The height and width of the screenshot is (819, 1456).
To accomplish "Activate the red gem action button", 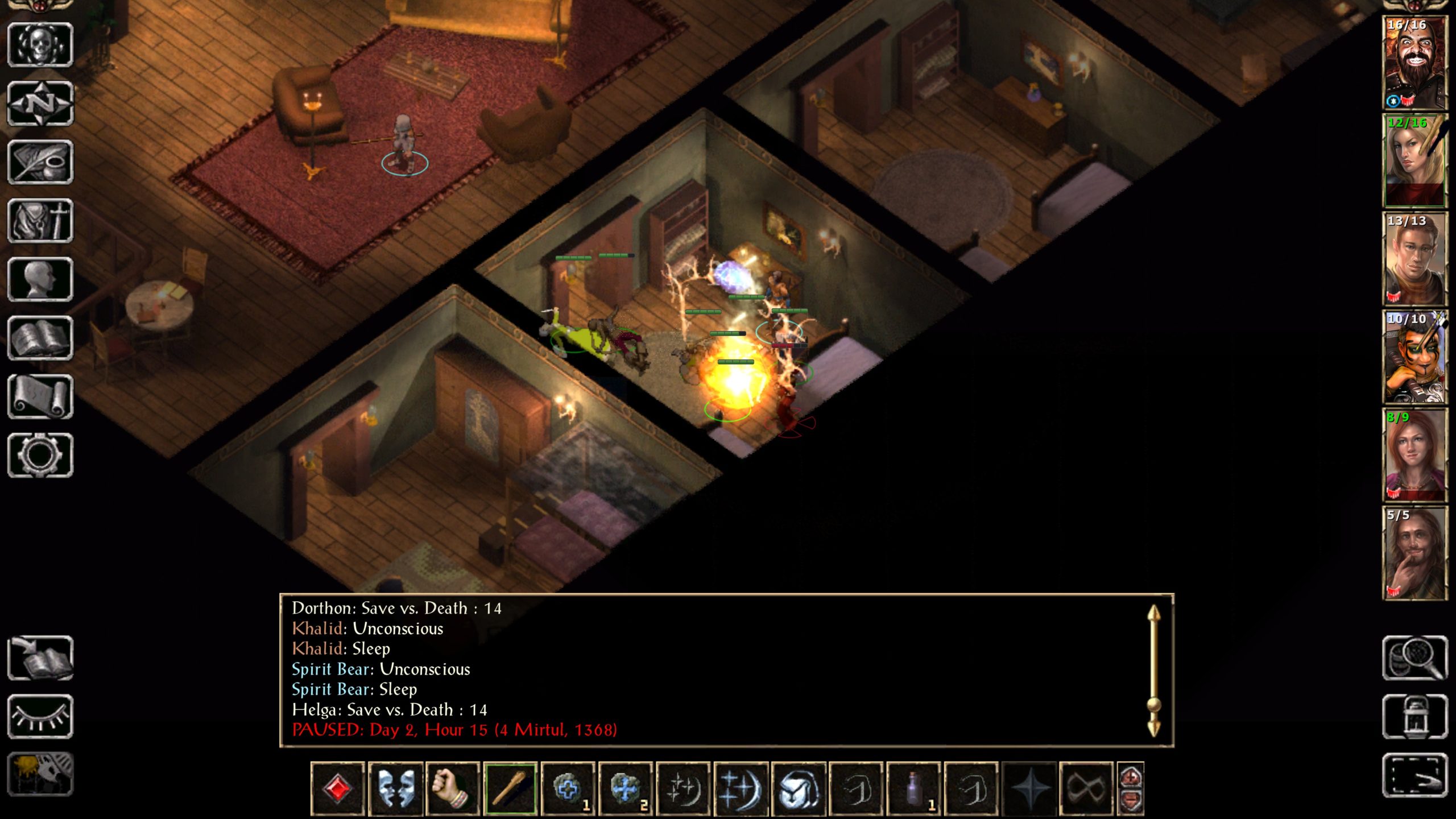I will coord(337,789).
